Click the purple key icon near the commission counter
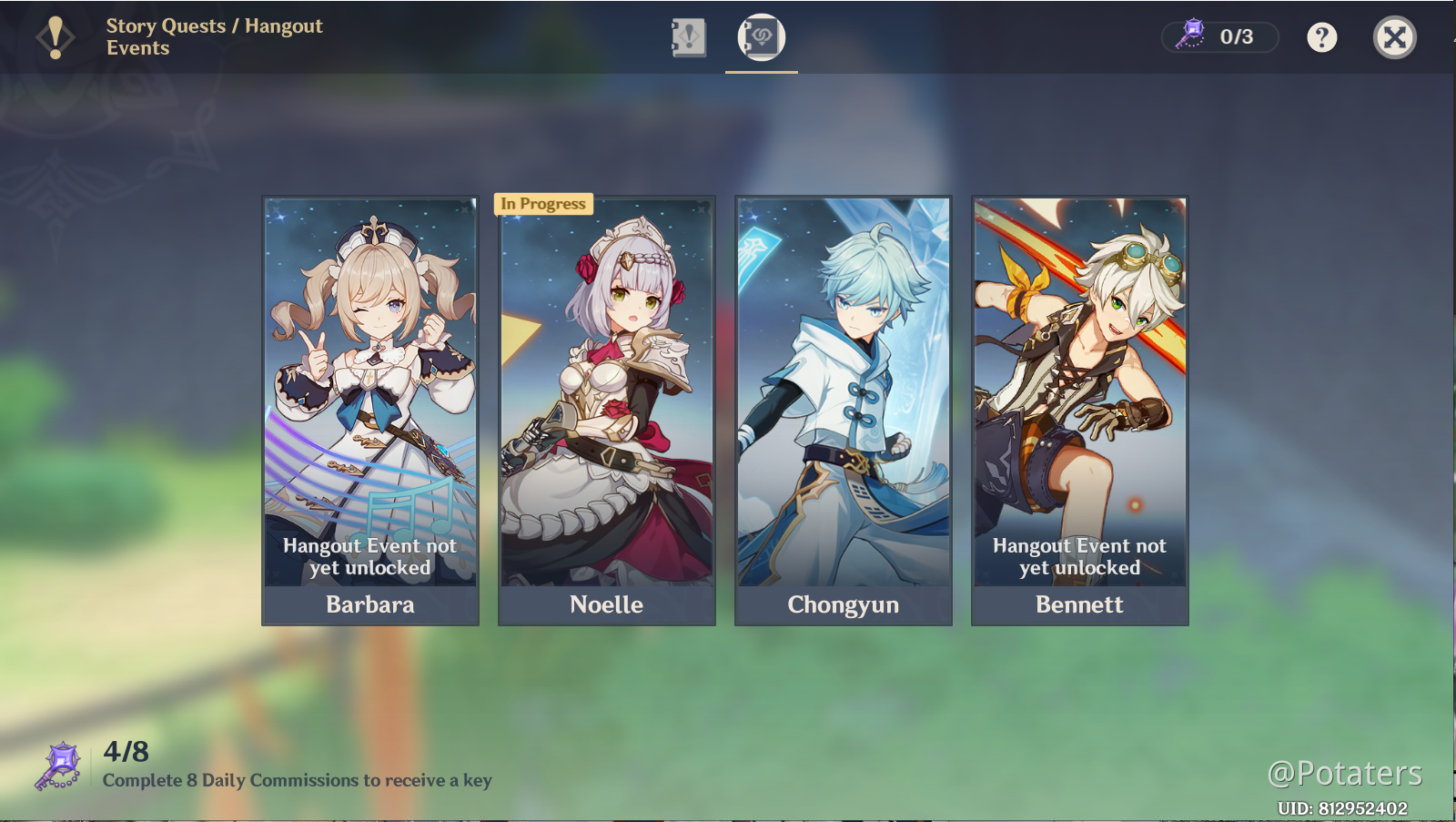1456x822 pixels. pyautogui.click(x=60, y=763)
